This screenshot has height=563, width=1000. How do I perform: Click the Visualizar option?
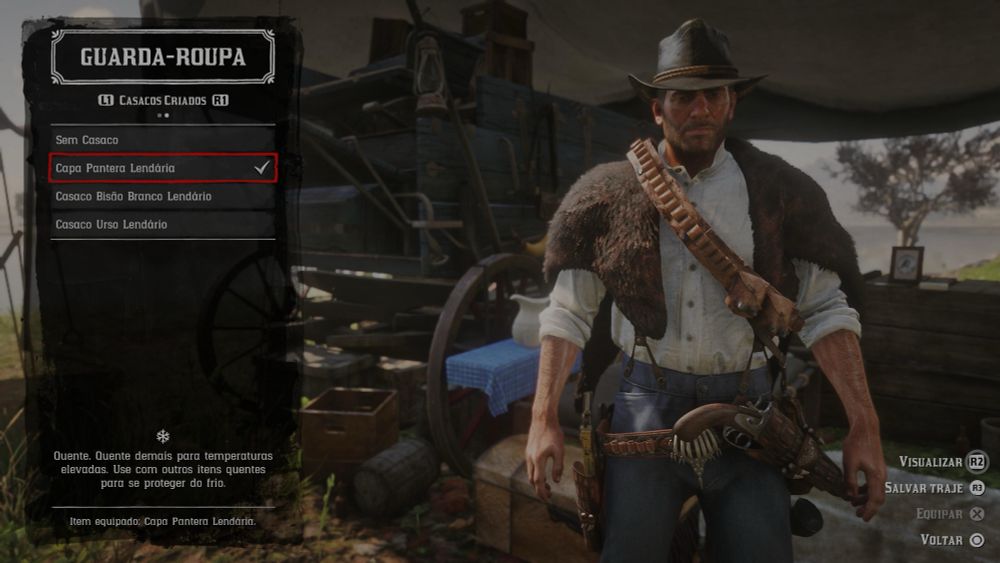[942, 462]
